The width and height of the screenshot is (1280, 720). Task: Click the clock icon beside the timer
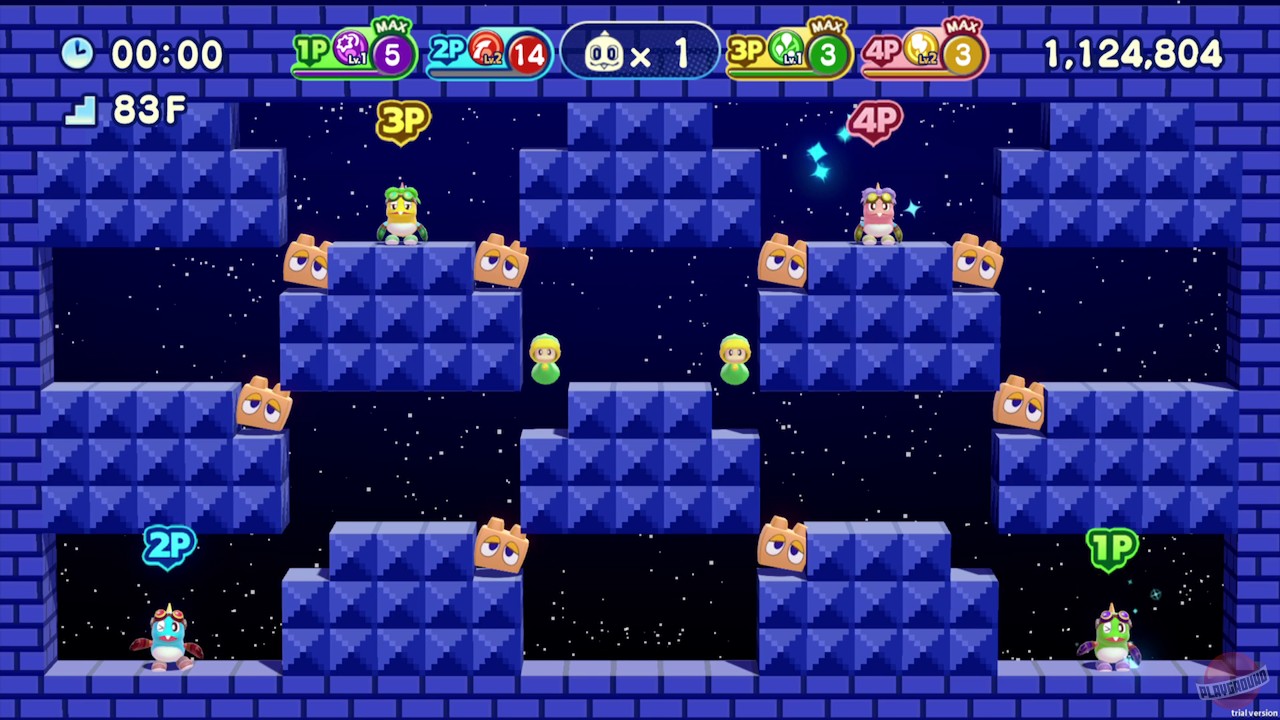(x=78, y=52)
